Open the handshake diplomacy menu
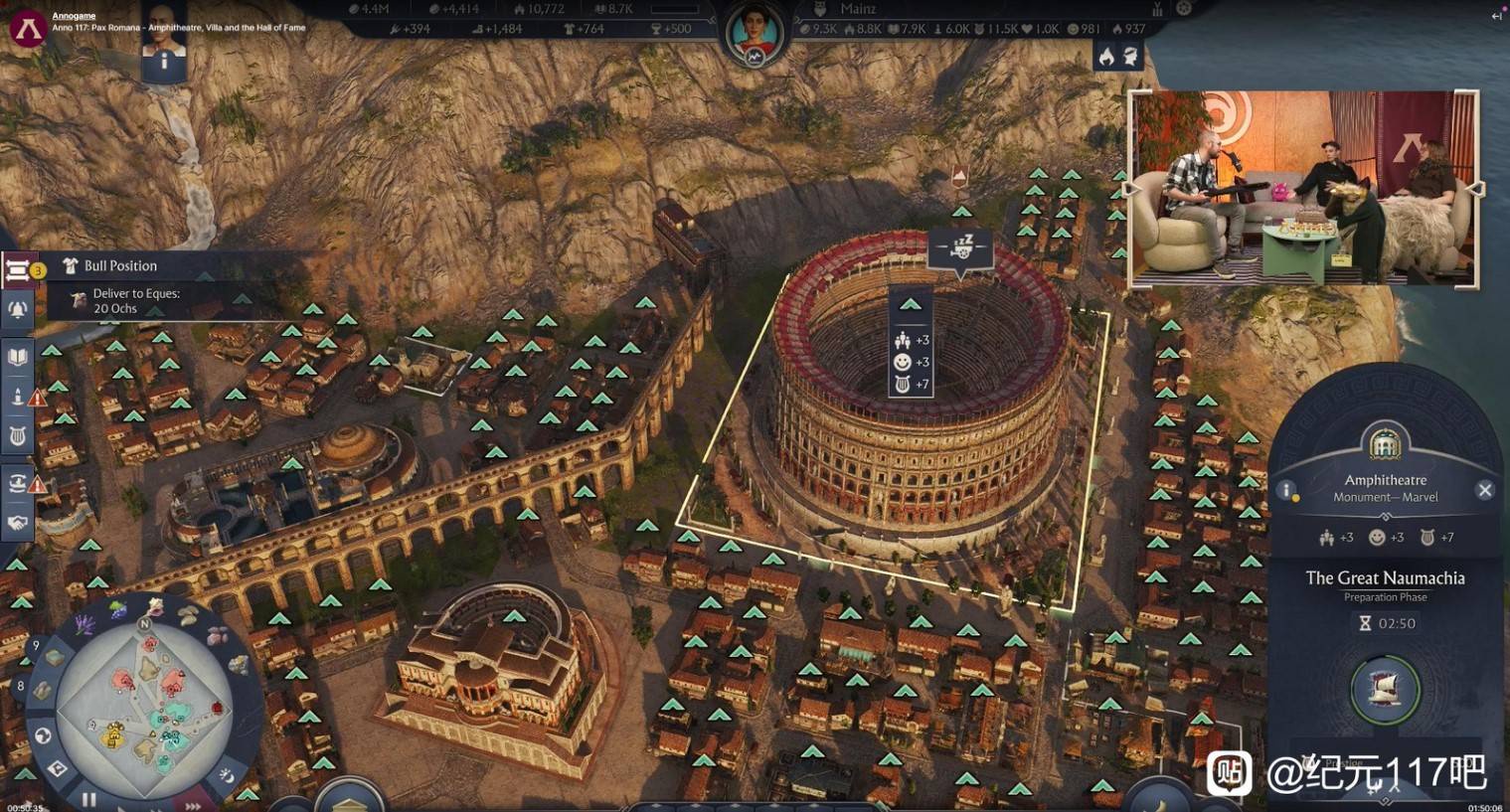The image size is (1510, 812). (x=18, y=523)
